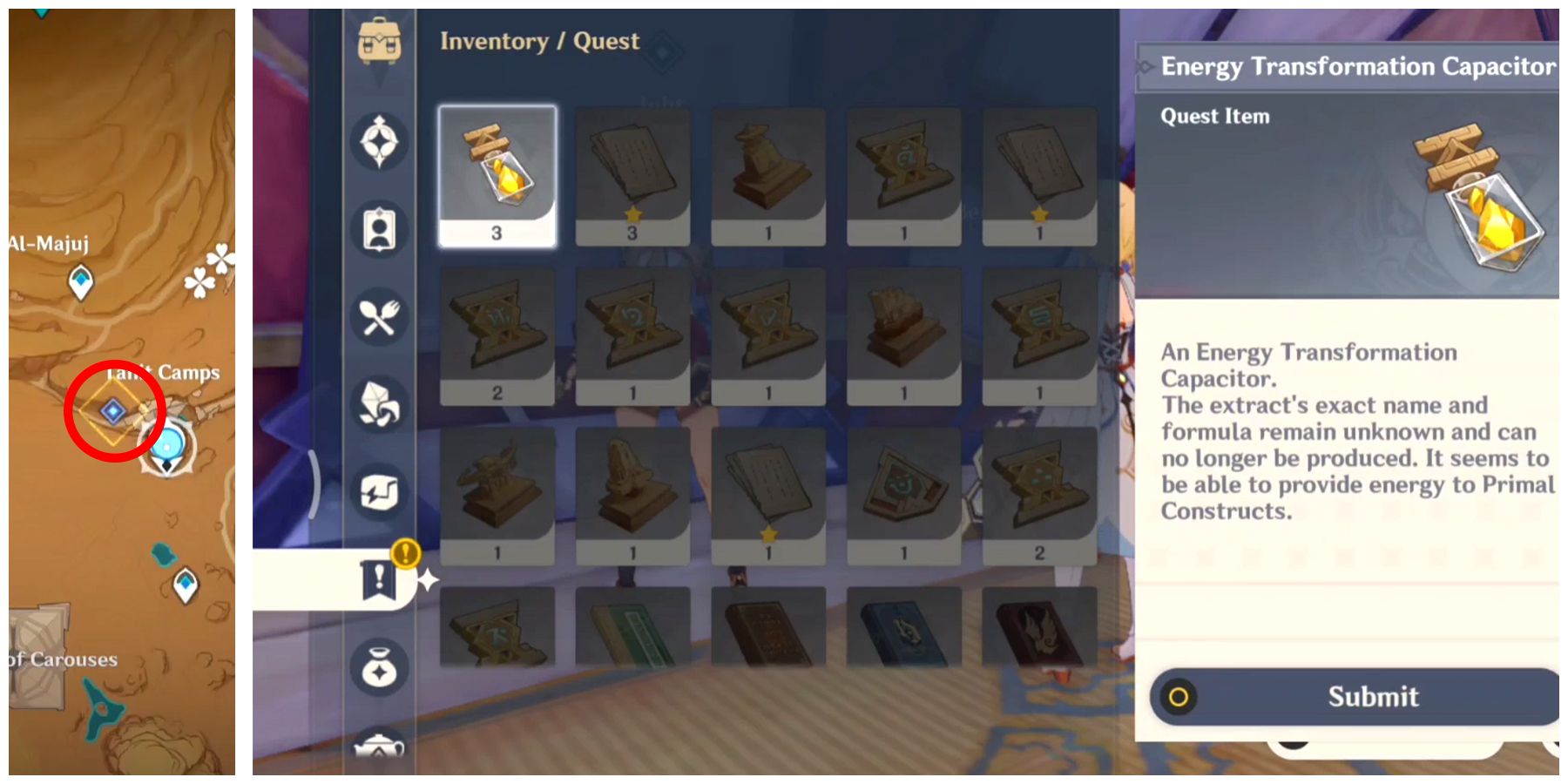The width and height of the screenshot is (1568, 784).
Task: Select the Gadget category icon
Action: (379, 492)
